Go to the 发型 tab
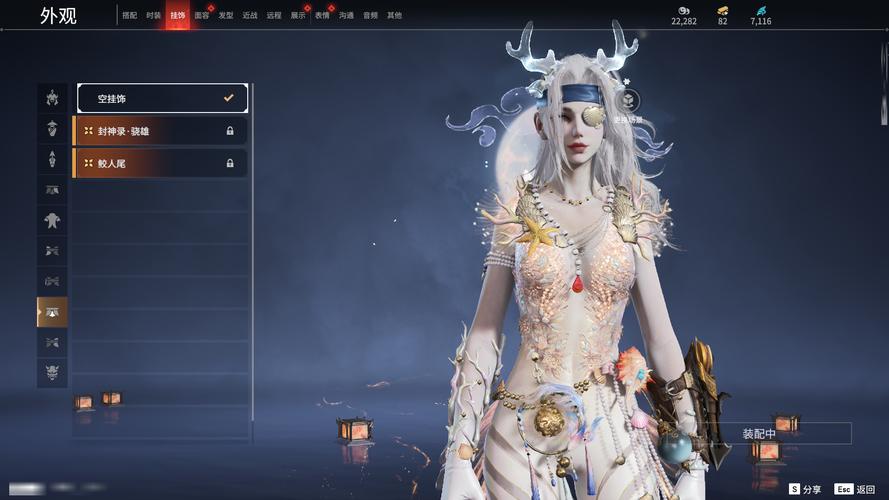The image size is (889, 500). tap(226, 16)
